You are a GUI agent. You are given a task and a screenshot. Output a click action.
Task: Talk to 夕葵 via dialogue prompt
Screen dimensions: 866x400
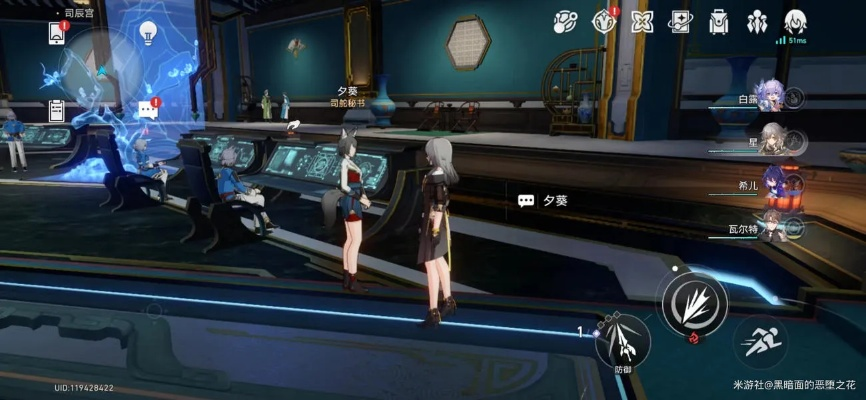pyautogui.click(x=543, y=200)
